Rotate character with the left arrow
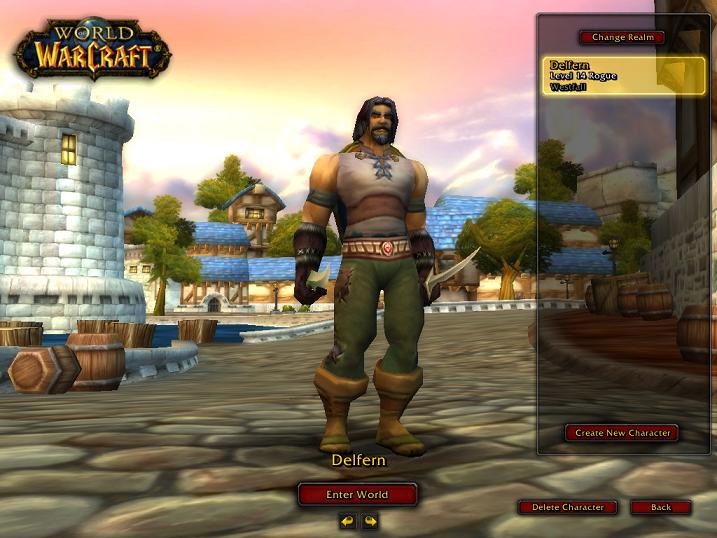This screenshot has height=538, width=717. 347,521
